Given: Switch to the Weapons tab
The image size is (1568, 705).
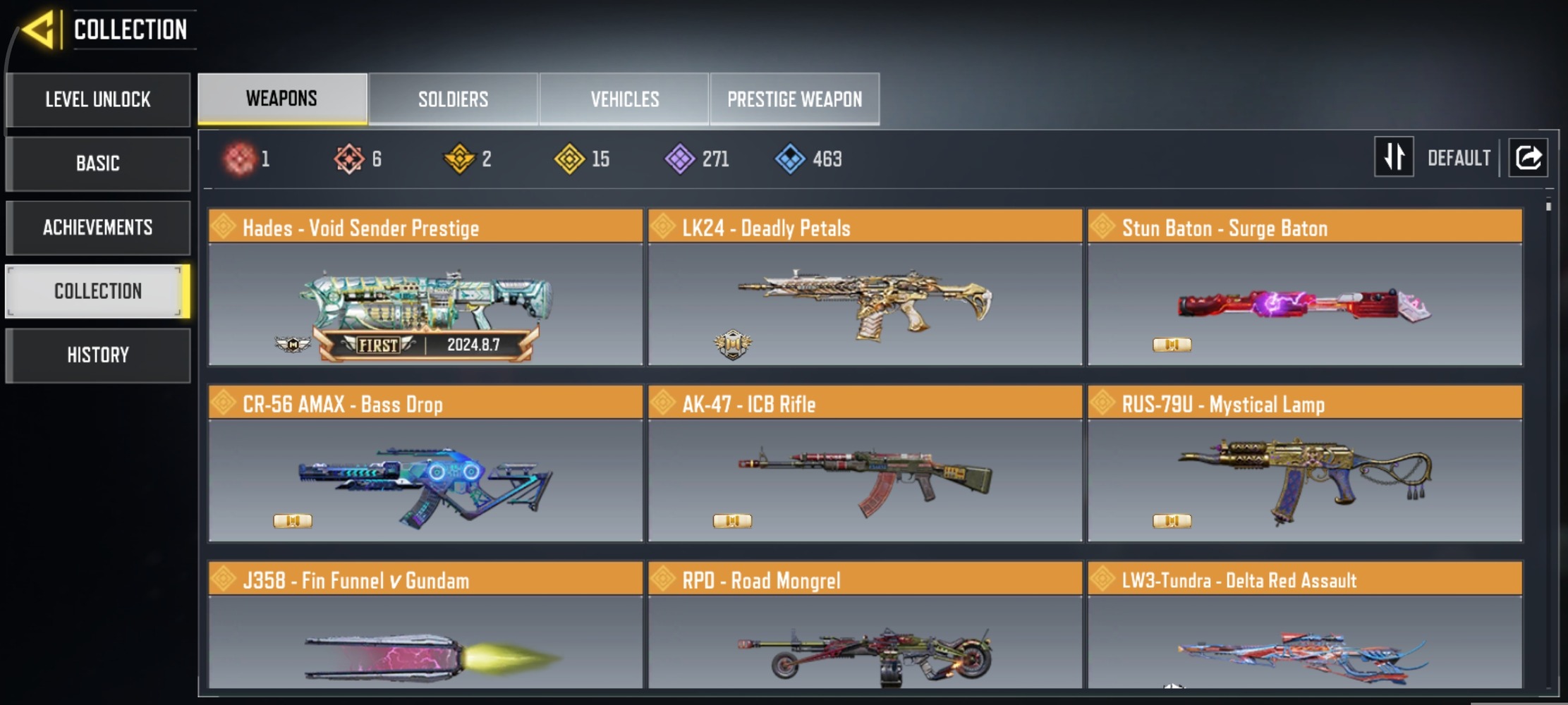Looking at the screenshot, I should [282, 99].
